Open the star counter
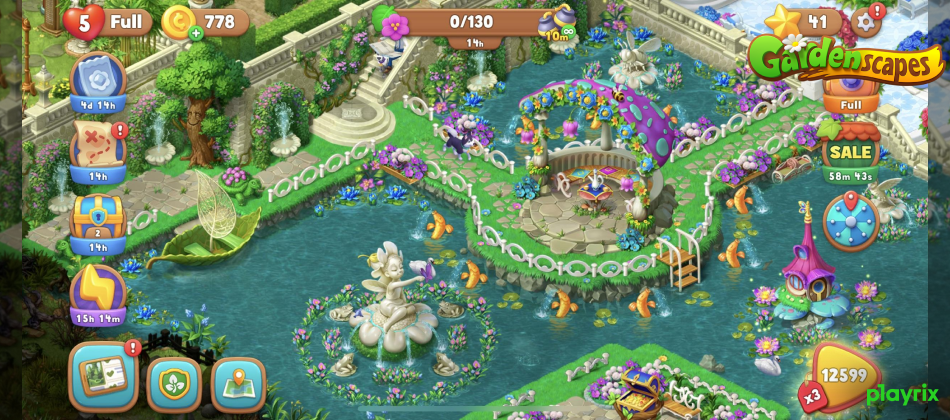The width and height of the screenshot is (950, 420). pos(801,20)
